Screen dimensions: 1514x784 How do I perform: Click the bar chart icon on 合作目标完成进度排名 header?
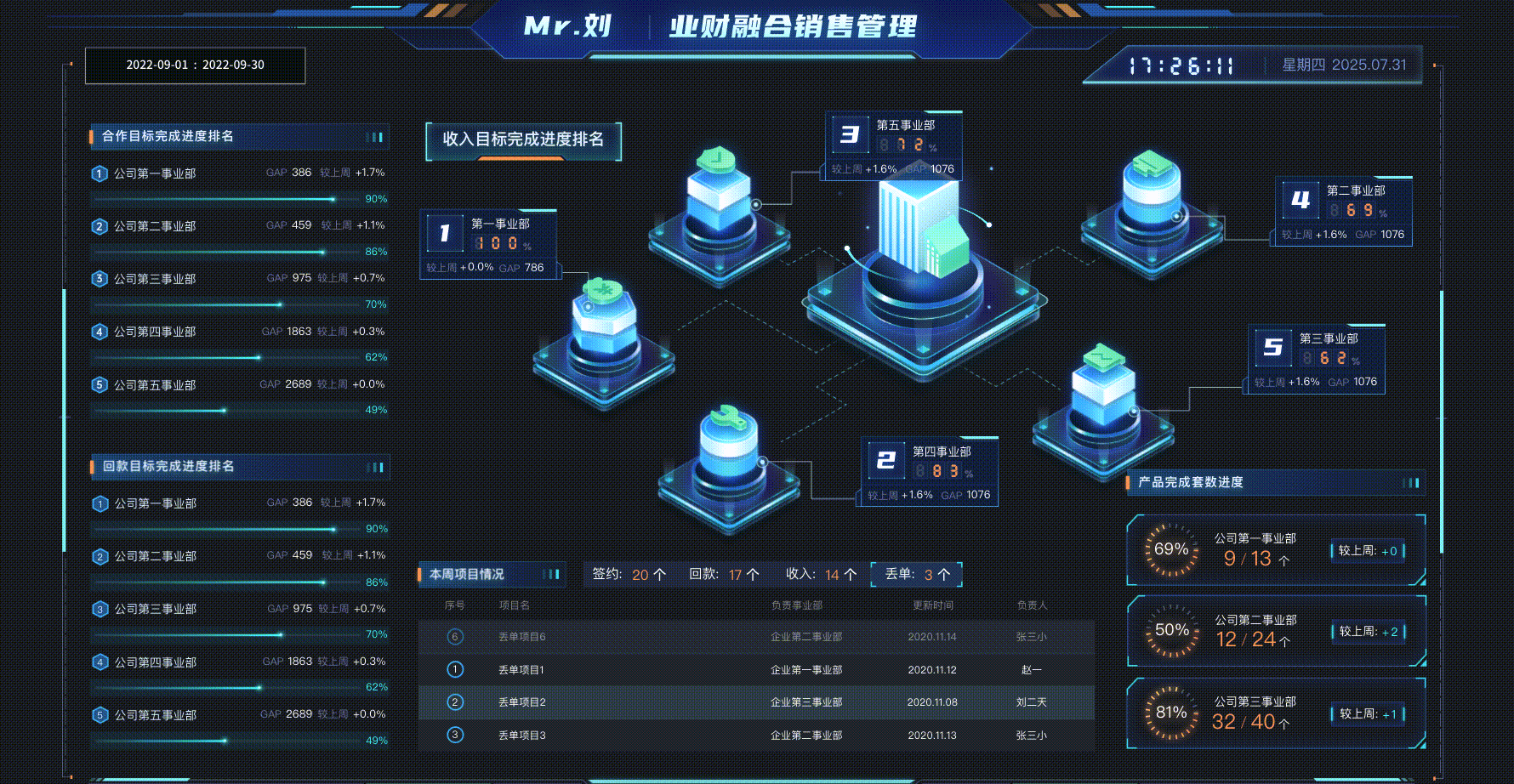tap(375, 135)
